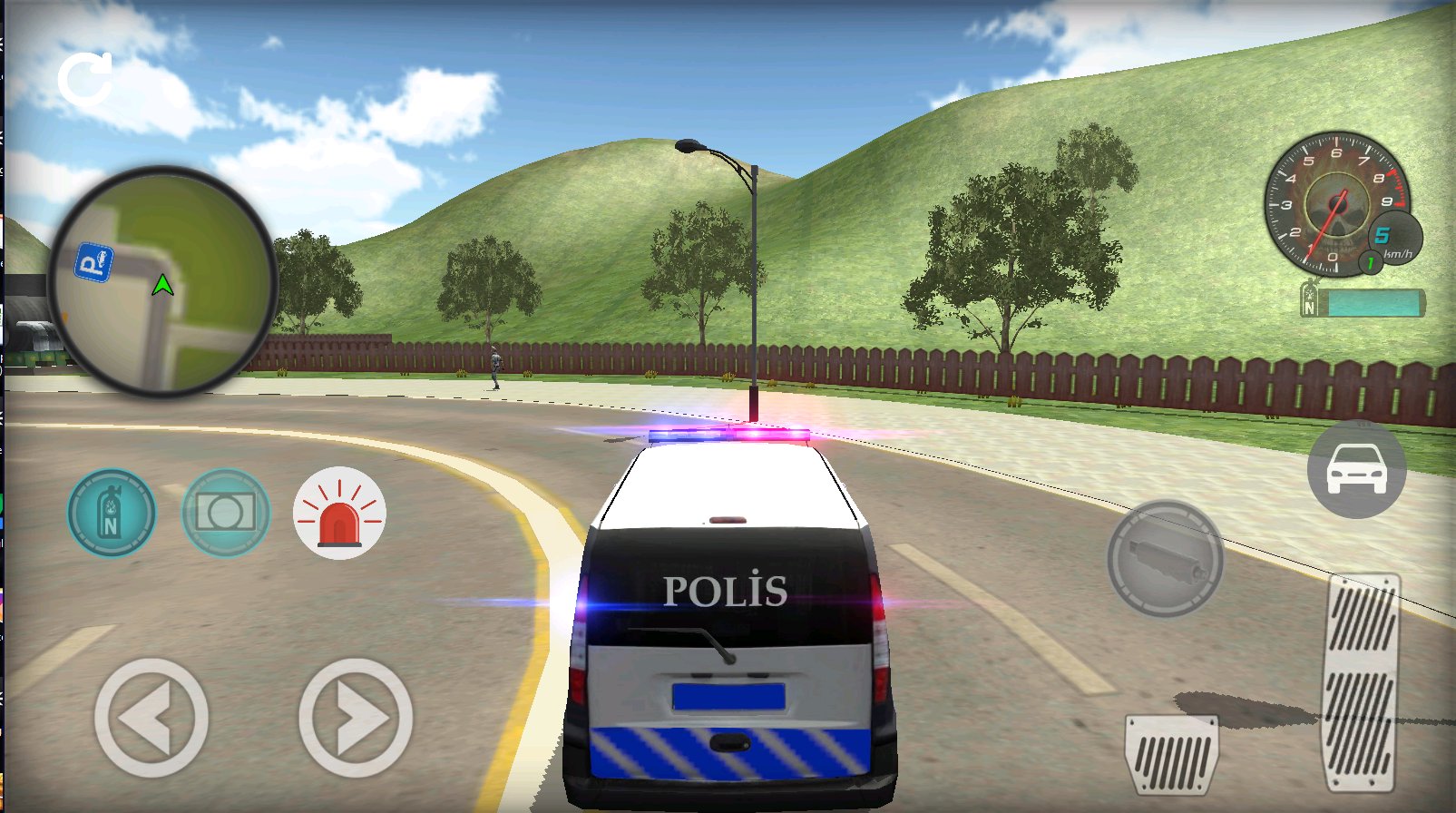Switch views with the camera icon
1456x813 pixels.
click(225, 513)
